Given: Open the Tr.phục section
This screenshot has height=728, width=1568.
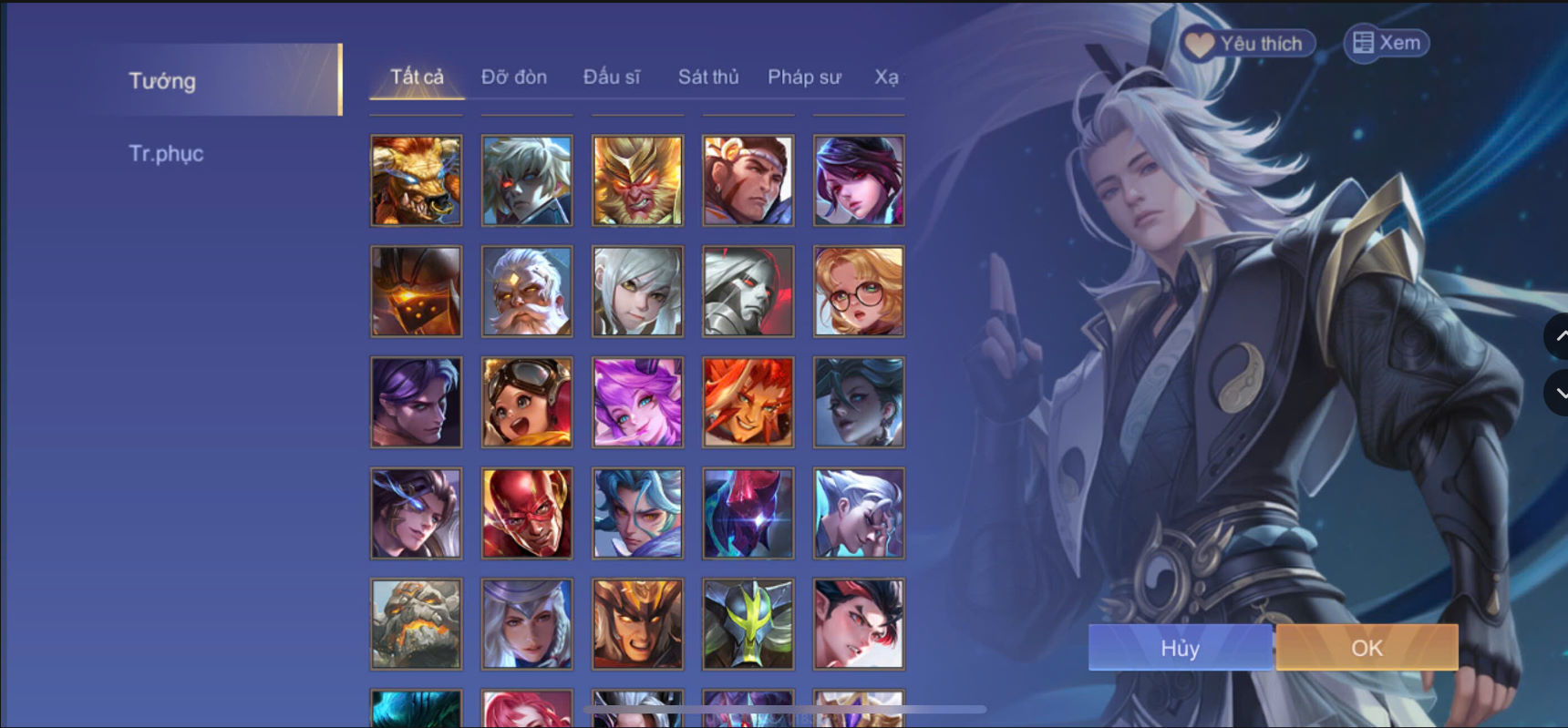Looking at the screenshot, I should (167, 153).
